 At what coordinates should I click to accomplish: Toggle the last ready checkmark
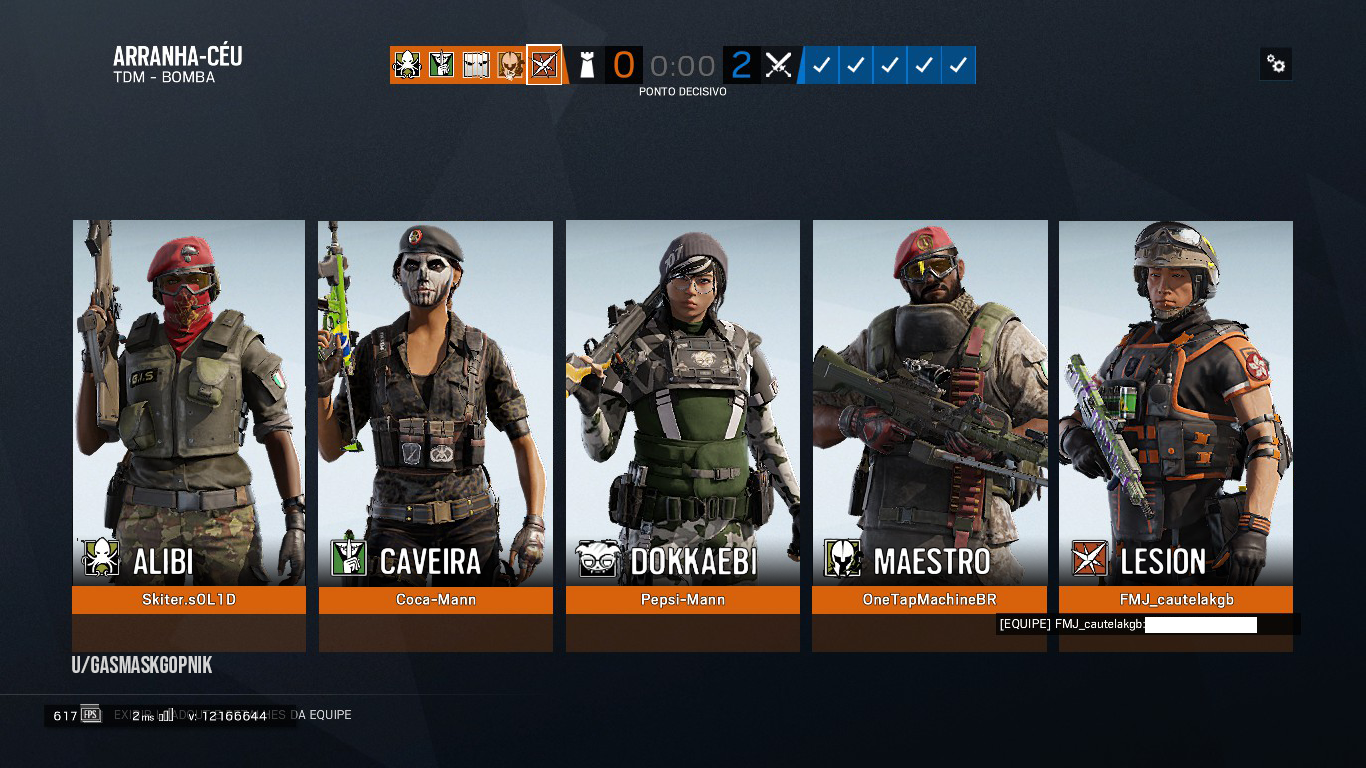point(958,64)
